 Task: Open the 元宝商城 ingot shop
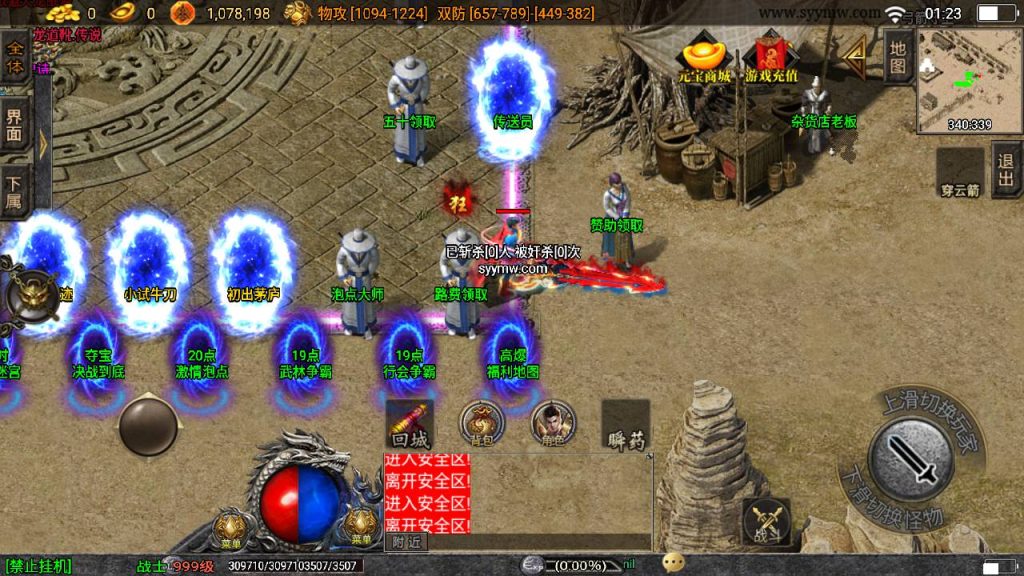pos(705,59)
